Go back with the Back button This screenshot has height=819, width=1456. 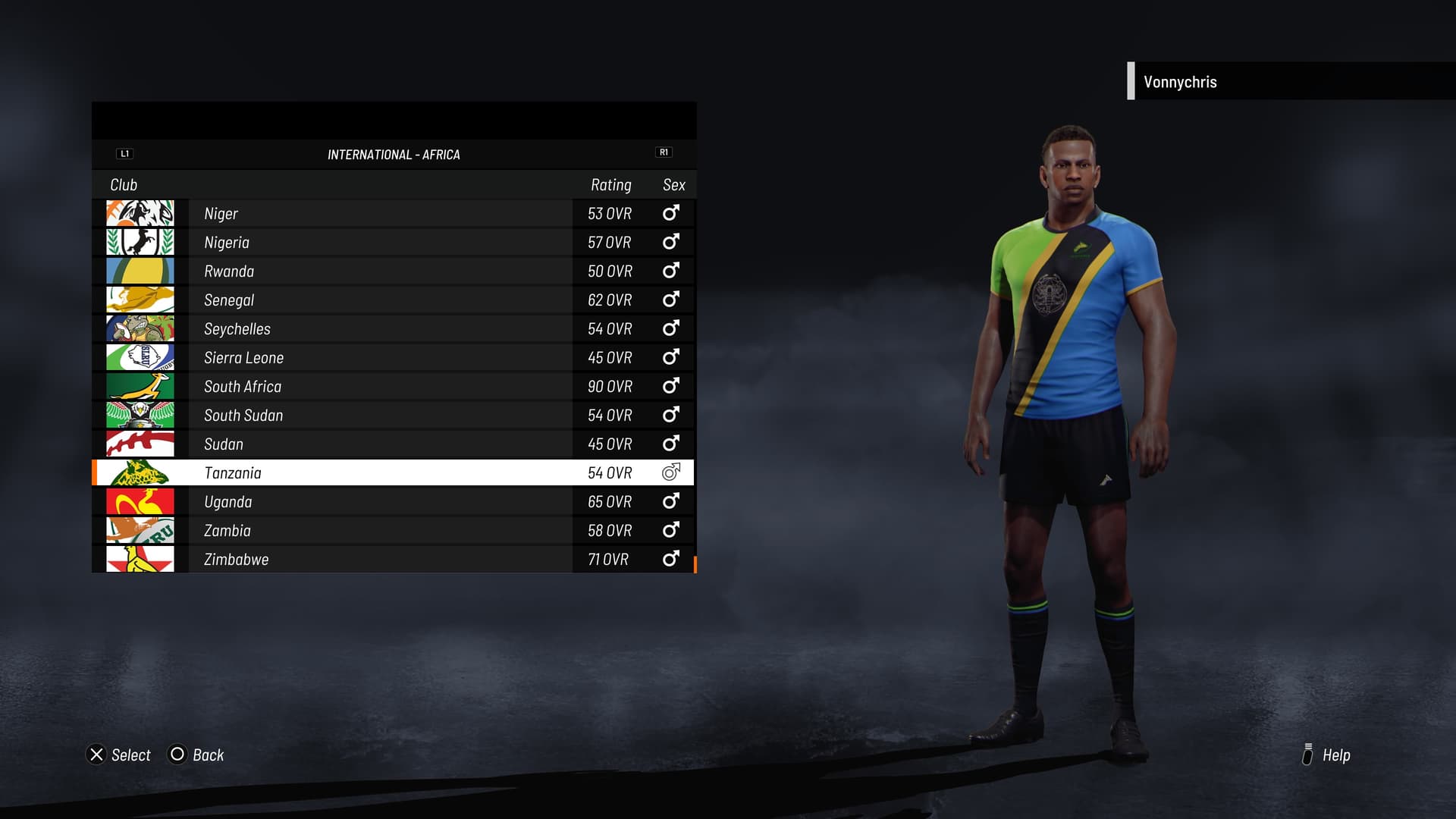(x=196, y=755)
